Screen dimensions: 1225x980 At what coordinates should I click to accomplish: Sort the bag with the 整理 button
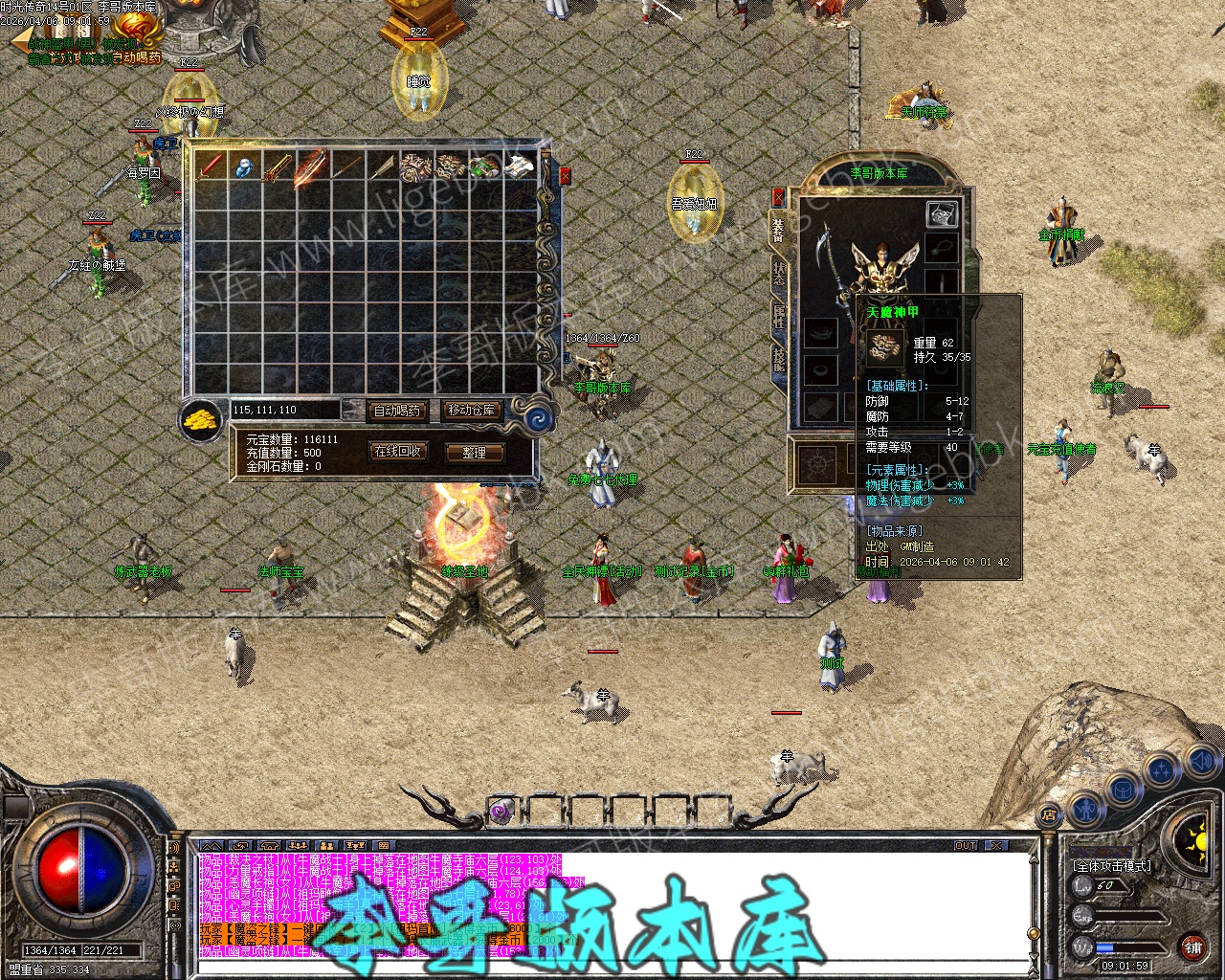(474, 453)
